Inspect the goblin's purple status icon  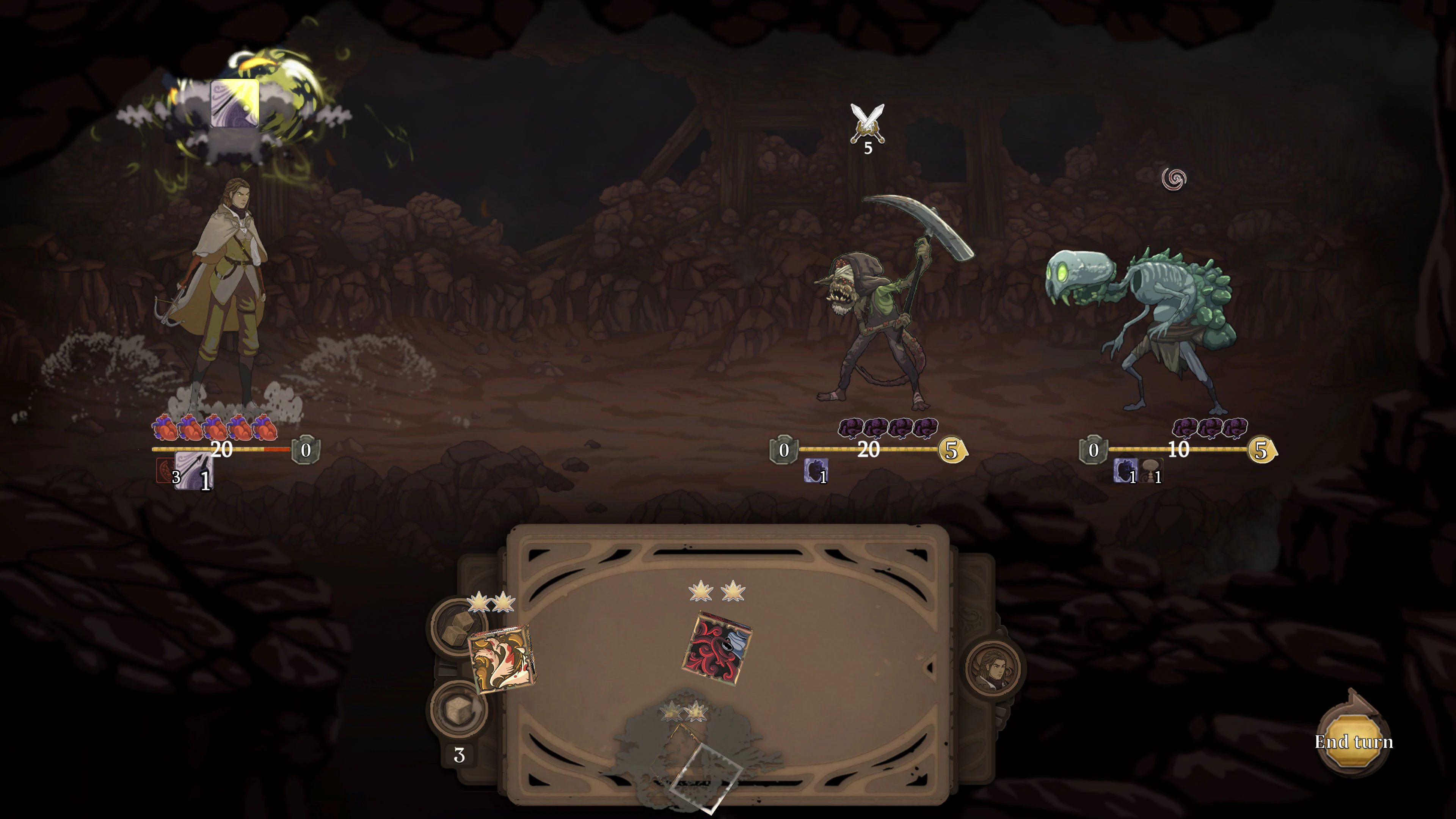[x=815, y=470]
